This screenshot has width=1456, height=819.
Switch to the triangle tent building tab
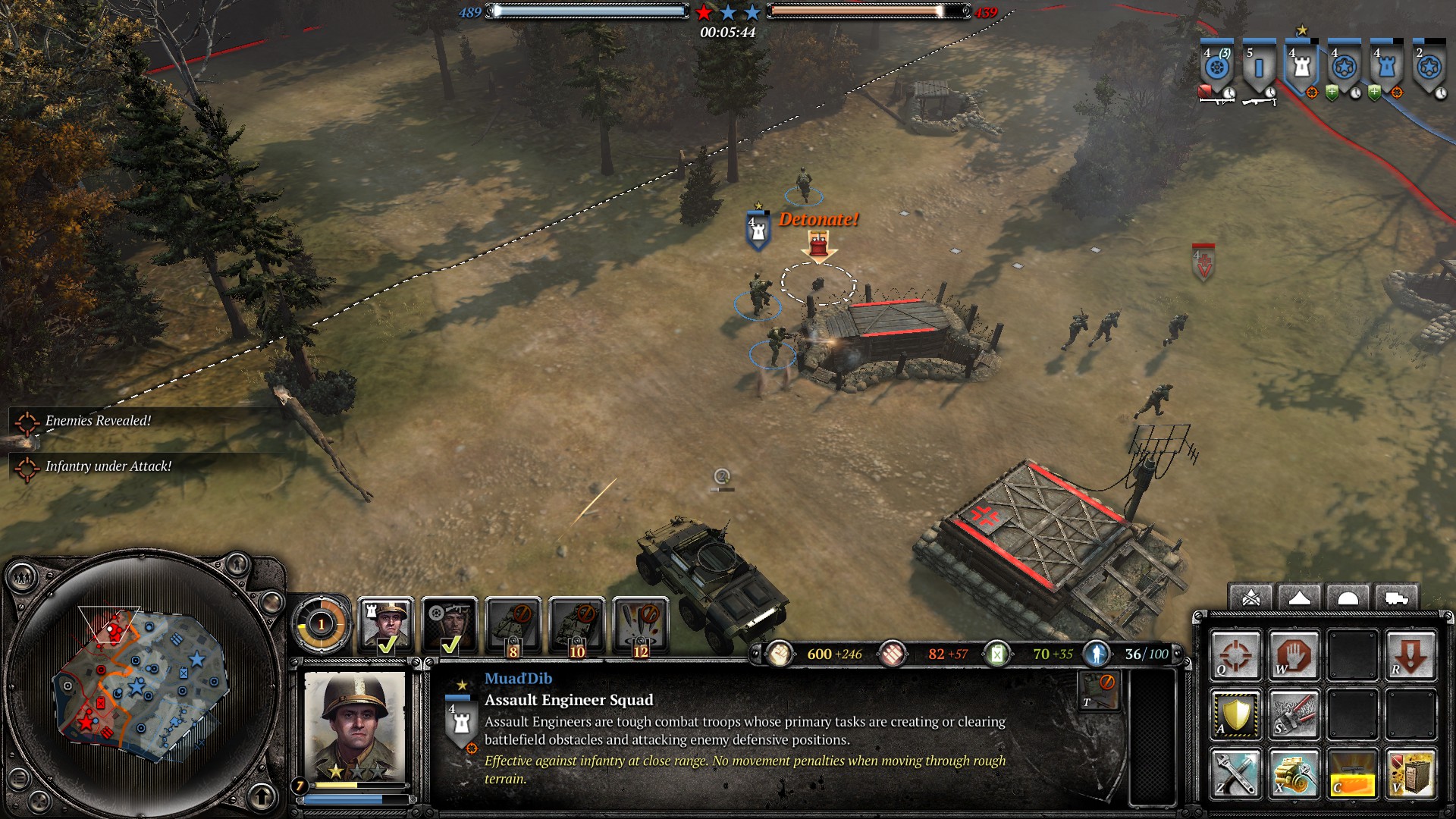pos(1299,599)
